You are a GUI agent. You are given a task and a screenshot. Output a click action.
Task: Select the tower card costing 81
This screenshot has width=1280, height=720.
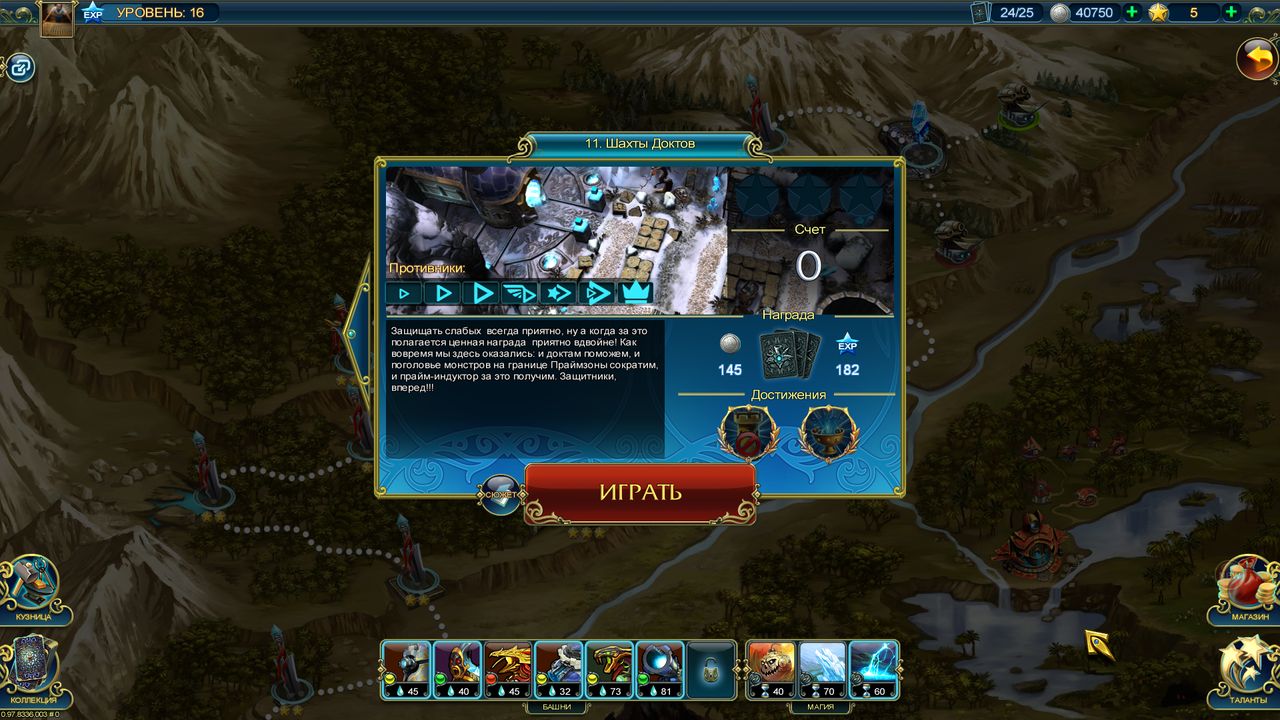pyautogui.click(x=658, y=670)
